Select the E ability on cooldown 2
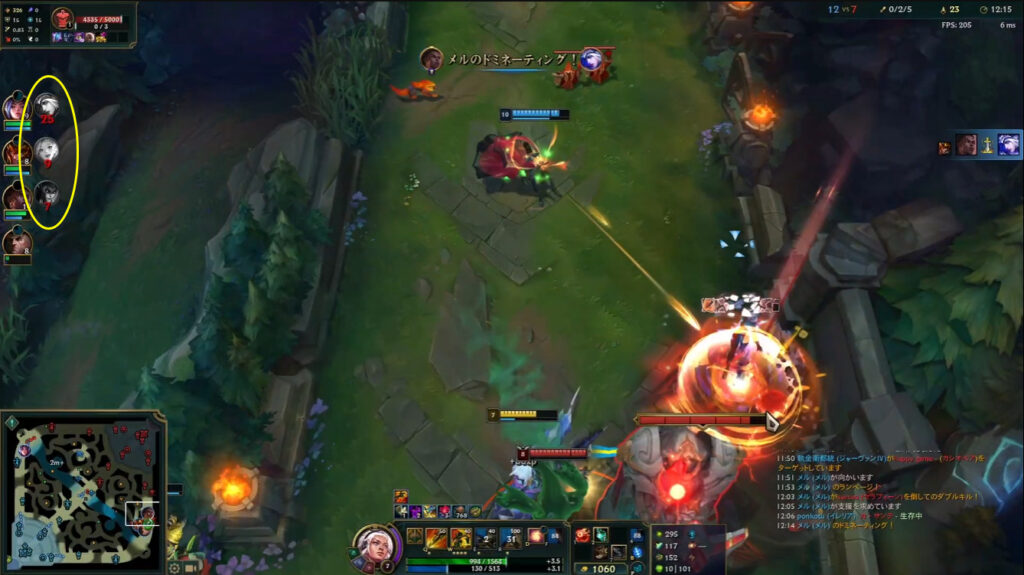The image size is (1024, 575). coord(486,538)
